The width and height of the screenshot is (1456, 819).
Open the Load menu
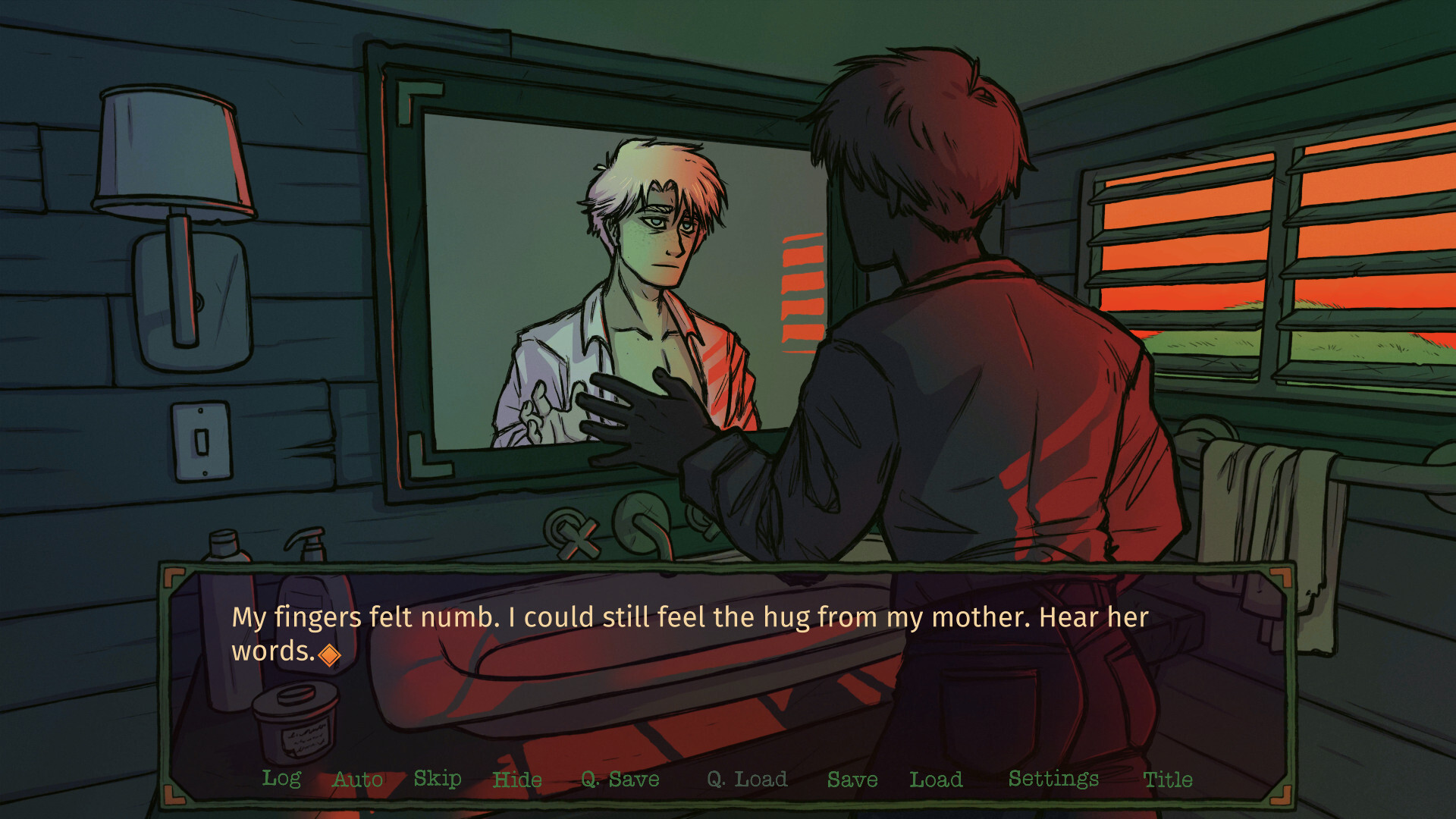click(x=936, y=779)
